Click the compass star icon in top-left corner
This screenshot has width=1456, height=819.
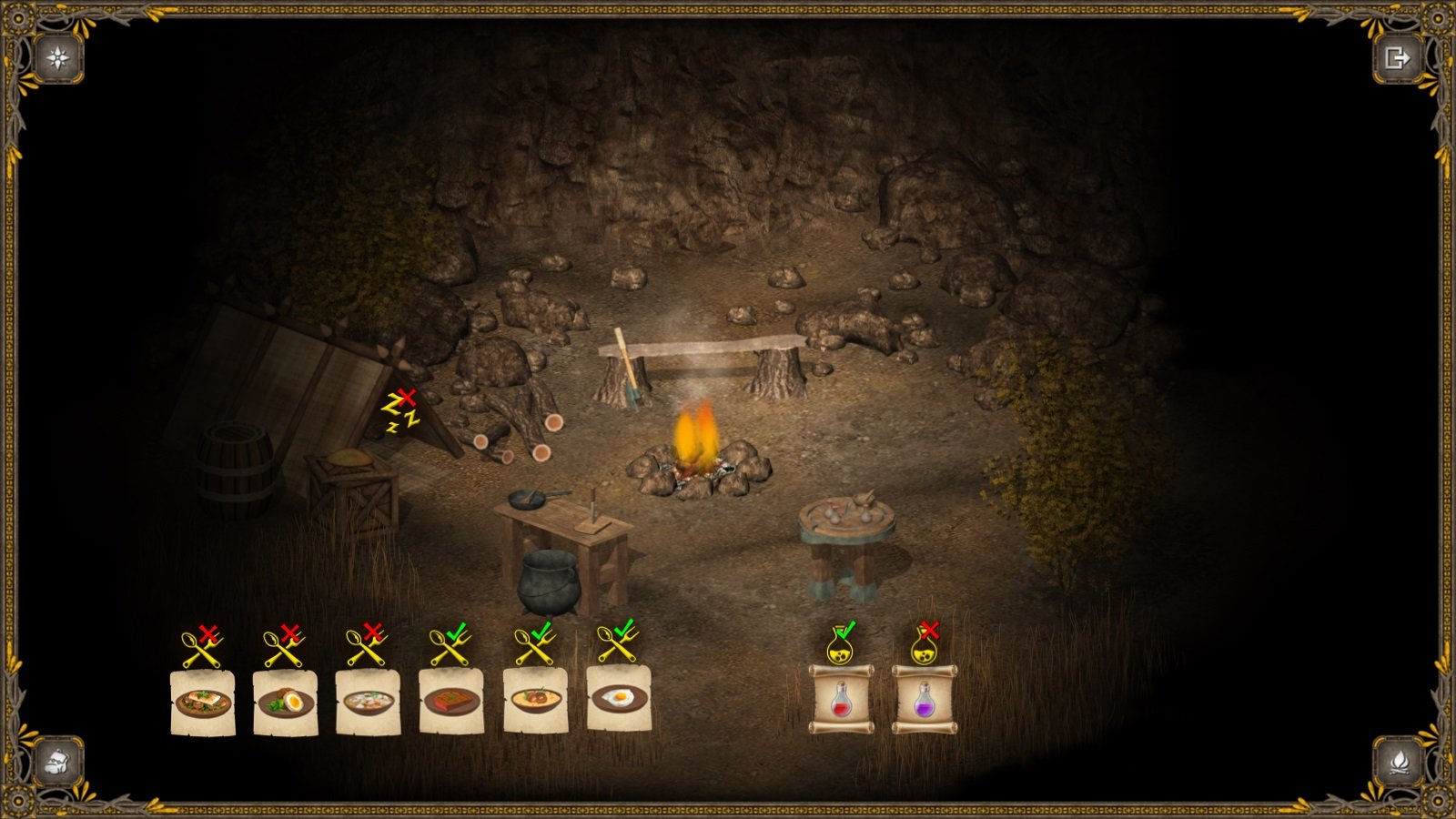[56, 57]
